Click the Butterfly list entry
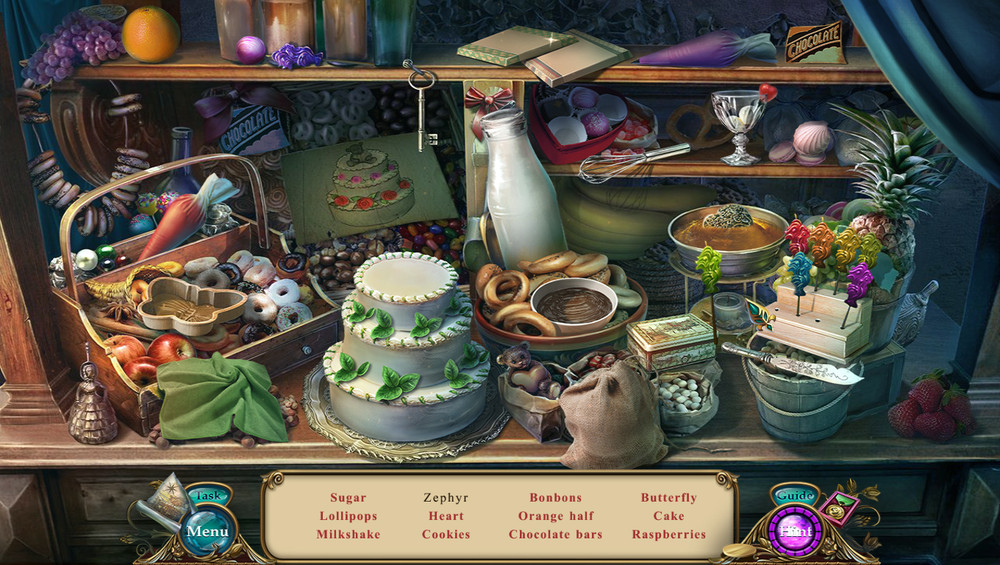The width and height of the screenshot is (1000, 565). click(x=669, y=497)
